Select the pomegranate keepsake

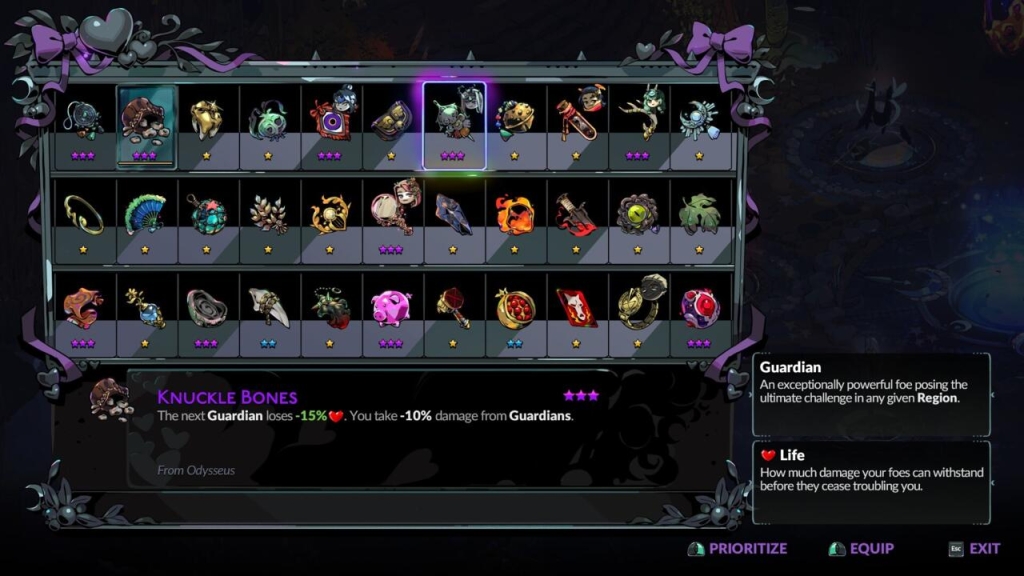coord(516,309)
